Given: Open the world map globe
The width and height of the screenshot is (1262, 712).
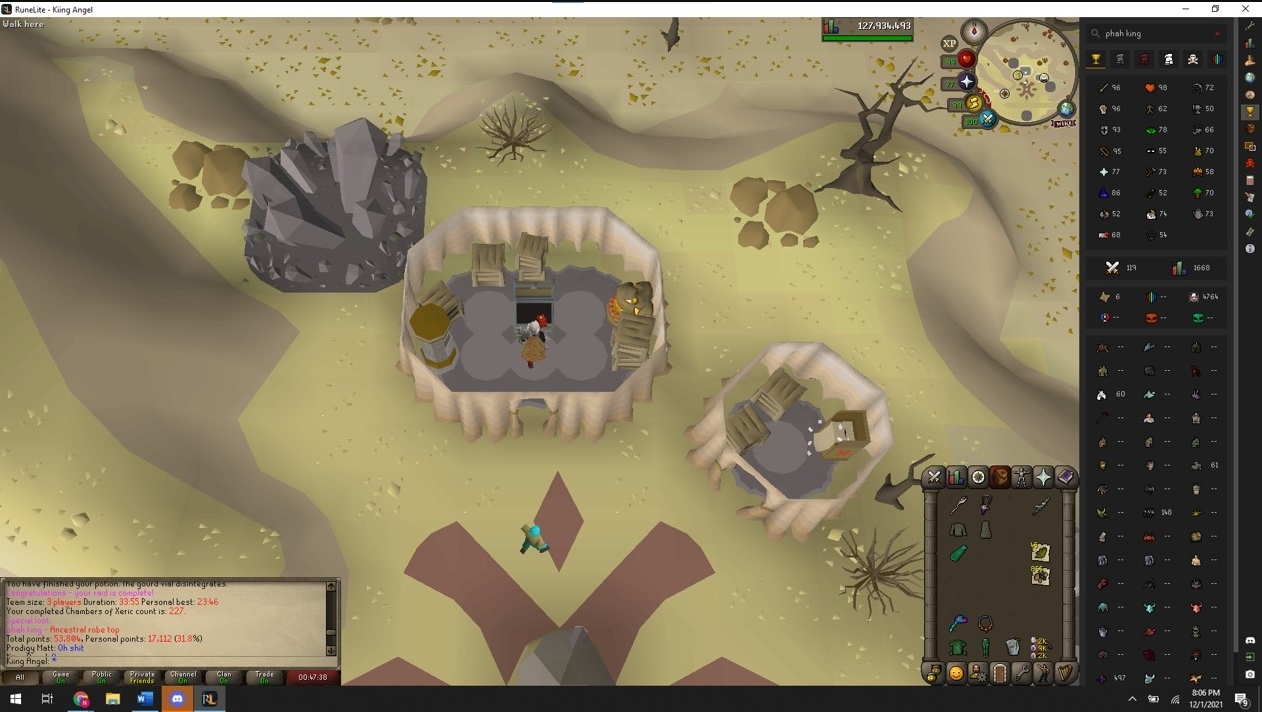Looking at the screenshot, I should click(x=1067, y=109).
